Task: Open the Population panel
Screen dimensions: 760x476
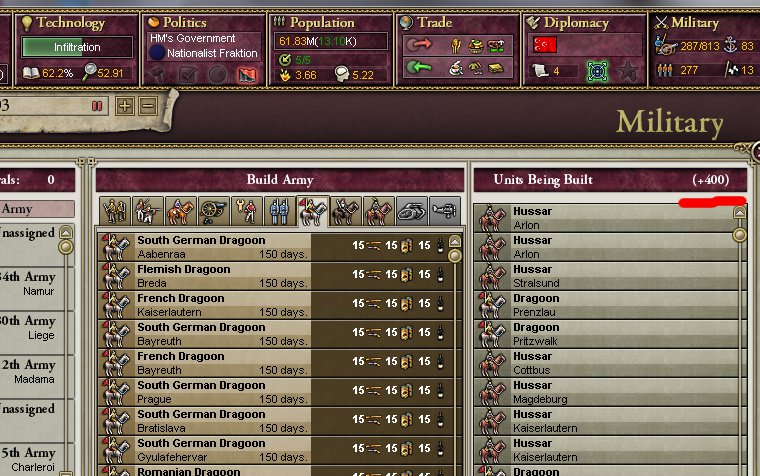Action: click(x=321, y=22)
